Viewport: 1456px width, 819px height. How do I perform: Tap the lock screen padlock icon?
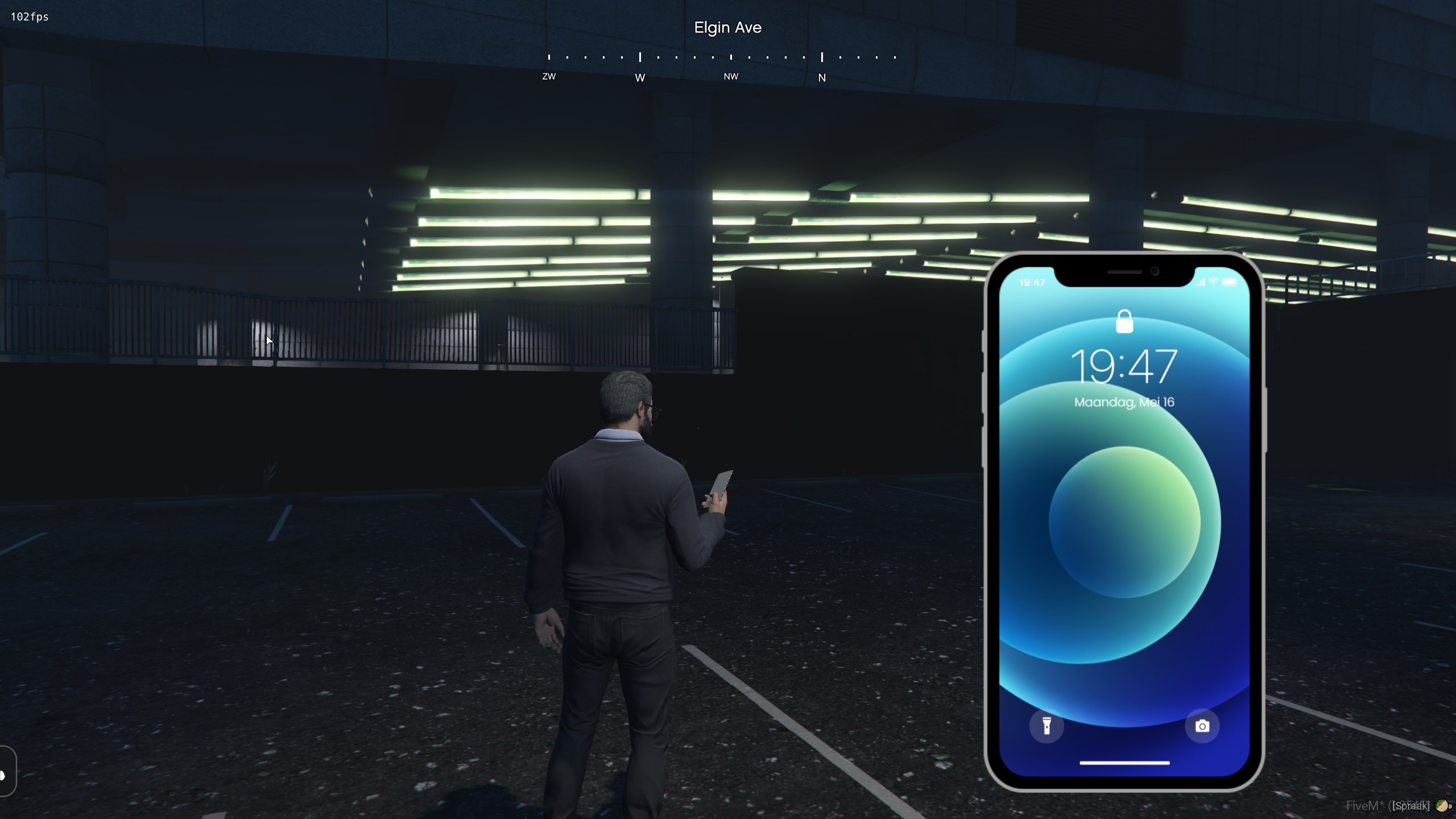point(1124,322)
